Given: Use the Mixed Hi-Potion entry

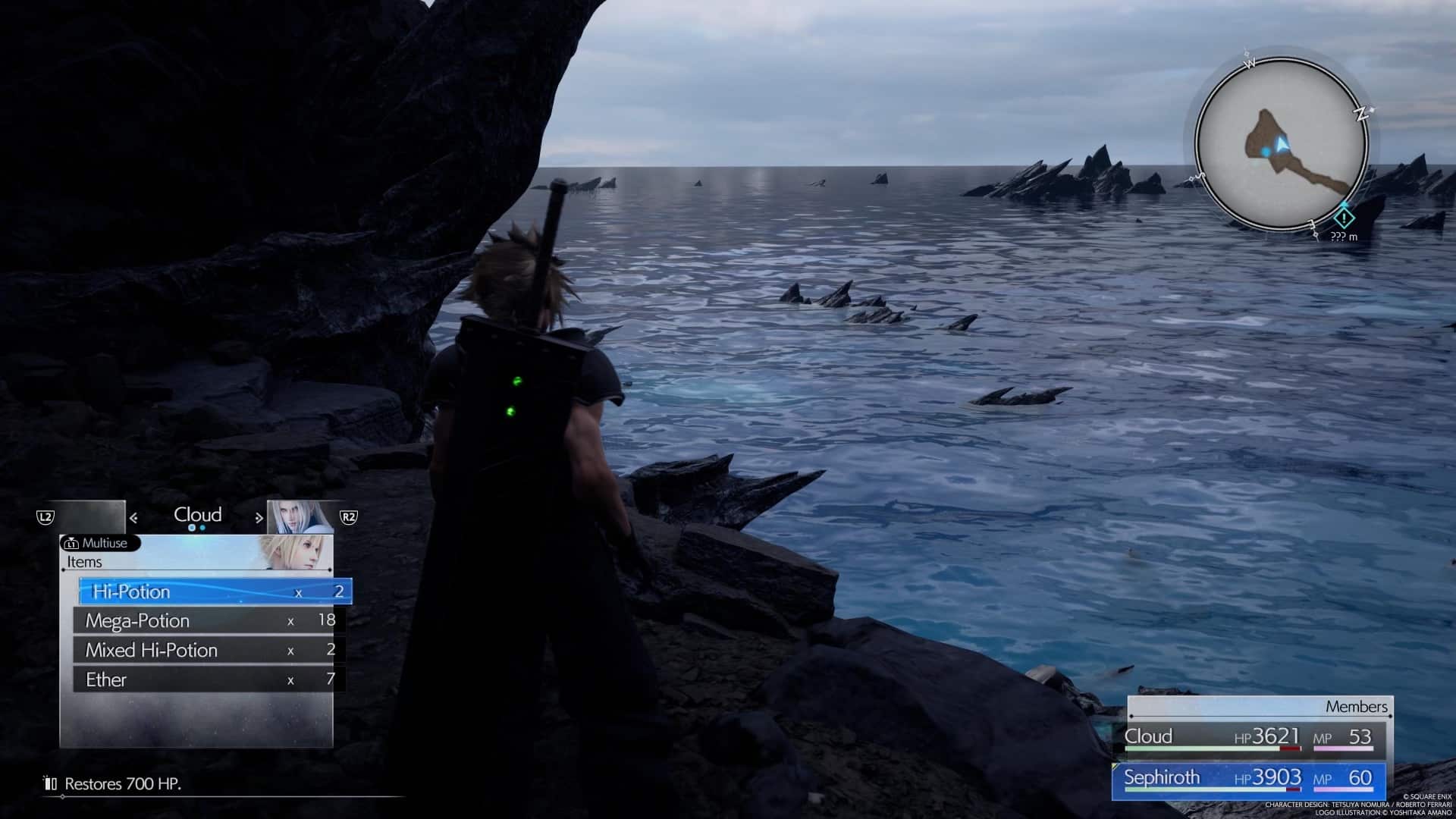Looking at the screenshot, I should click(x=209, y=651).
